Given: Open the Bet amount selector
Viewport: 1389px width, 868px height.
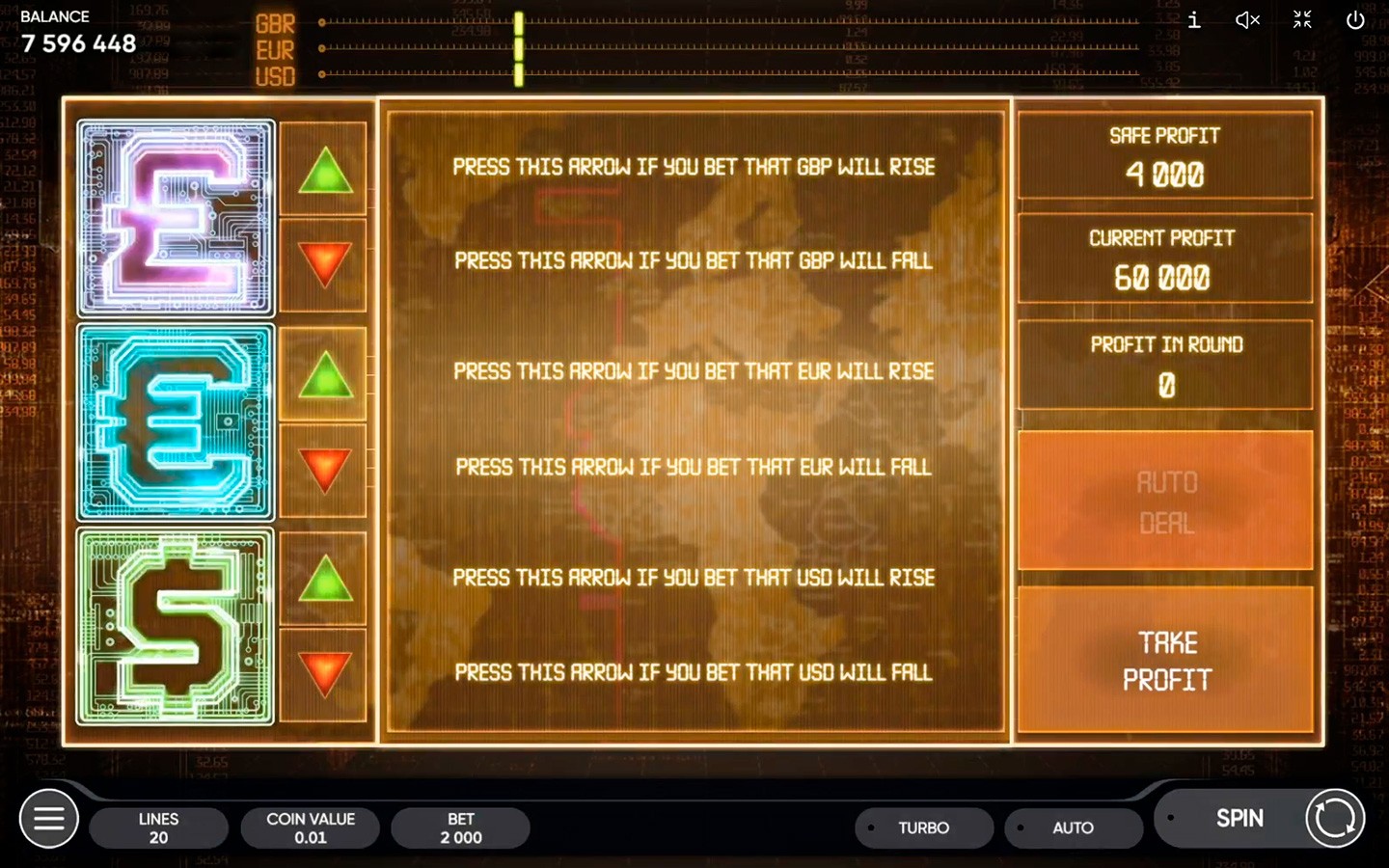Looking at the screenshot, I should click(x=461, y=827).
